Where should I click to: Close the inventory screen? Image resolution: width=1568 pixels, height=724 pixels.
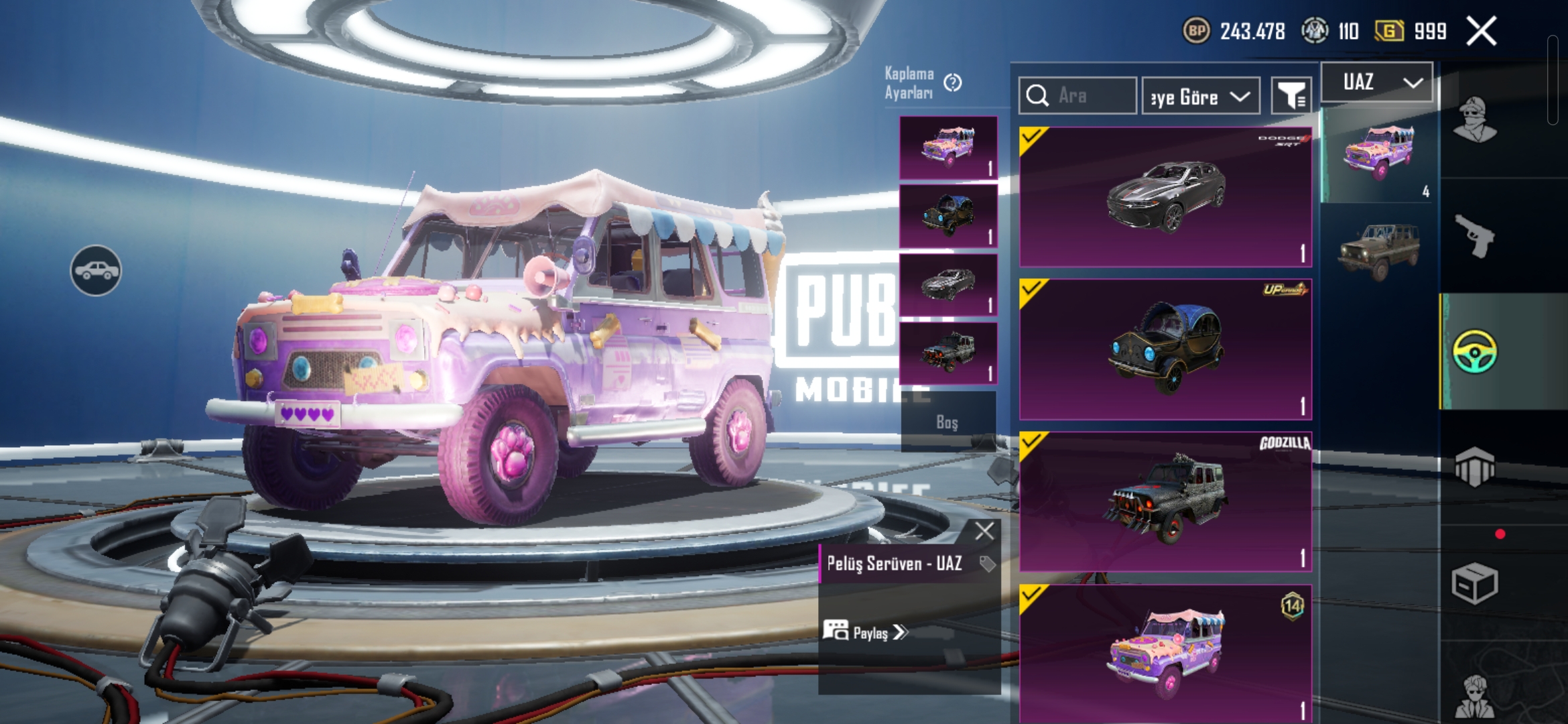(x=1481, y=32)
